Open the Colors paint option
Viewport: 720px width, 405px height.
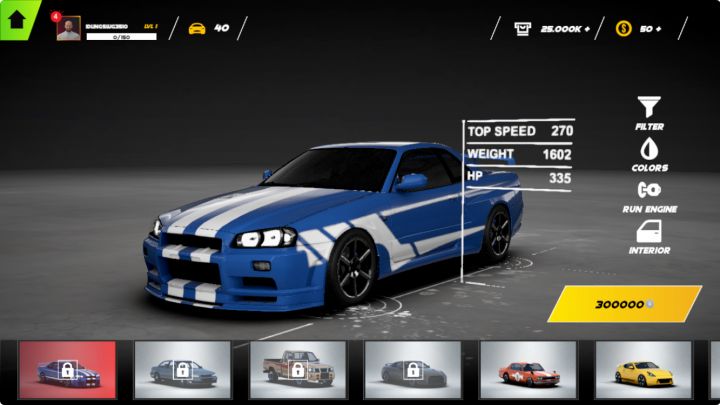click(649, 153)
